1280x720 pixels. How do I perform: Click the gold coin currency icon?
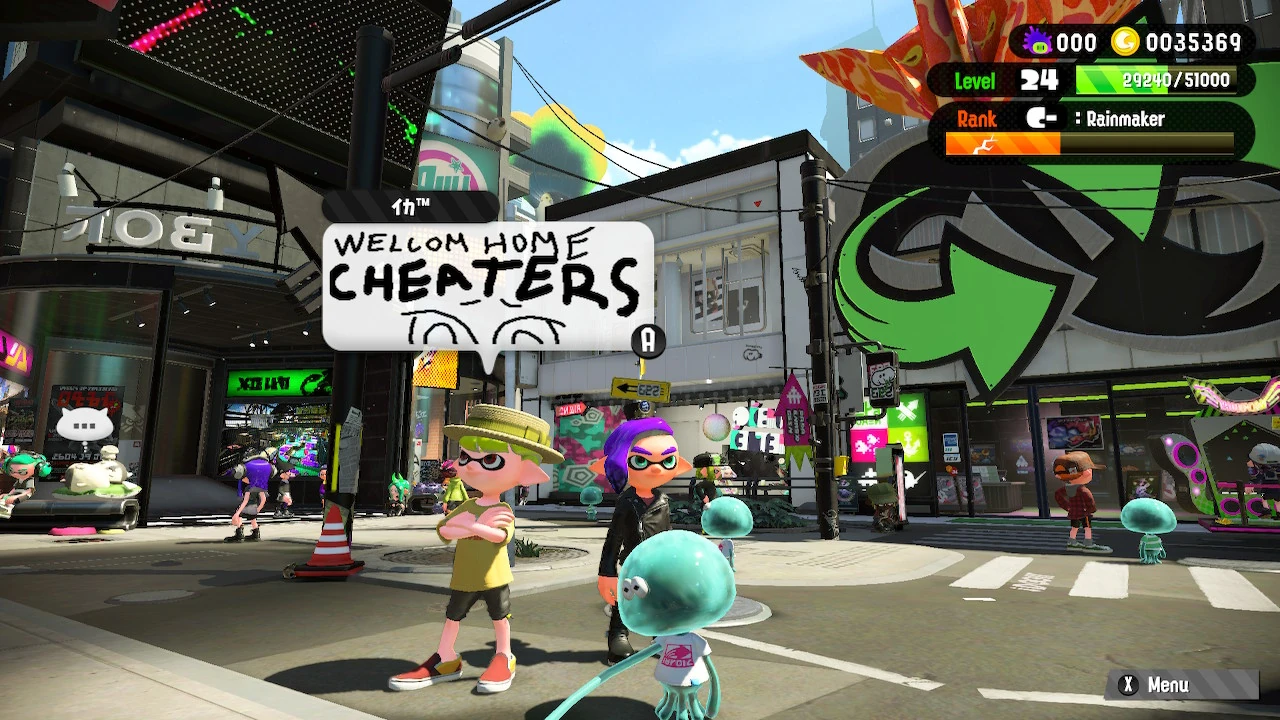tap(1129, 41)
